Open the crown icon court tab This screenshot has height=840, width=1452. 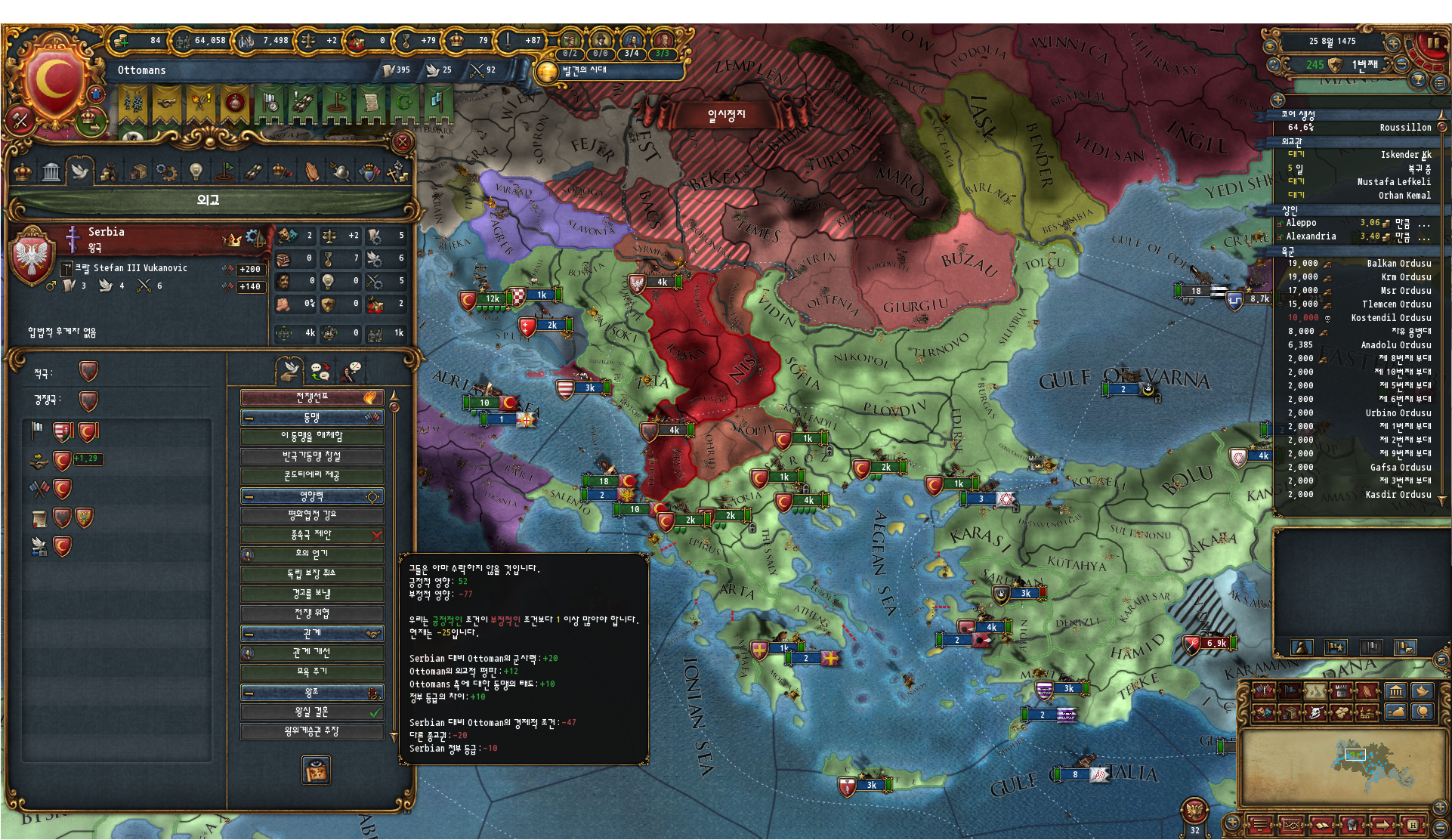tap(23, 172)
